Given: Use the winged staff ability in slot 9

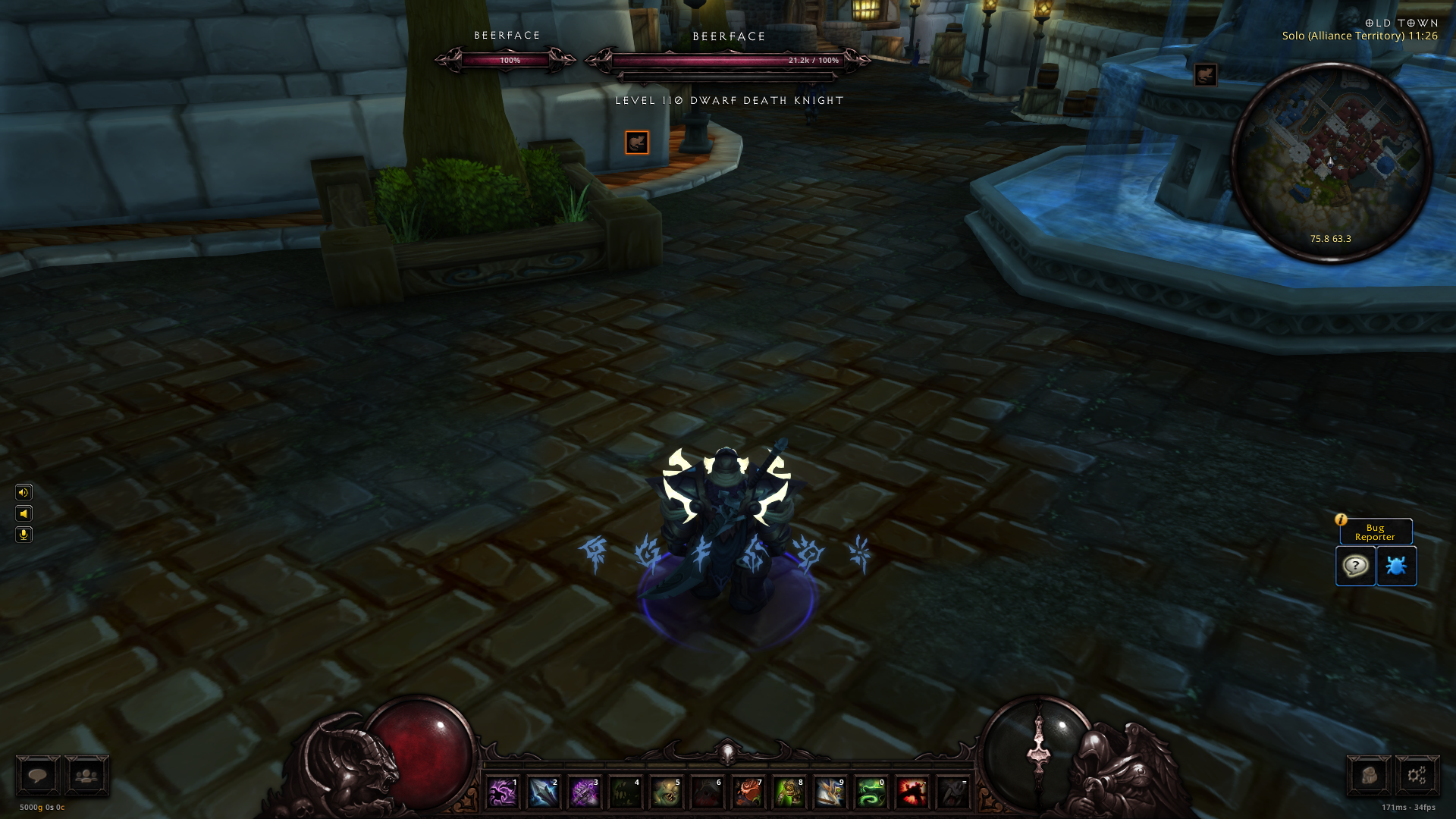Looking at the screenshot, I should (830, 793).
